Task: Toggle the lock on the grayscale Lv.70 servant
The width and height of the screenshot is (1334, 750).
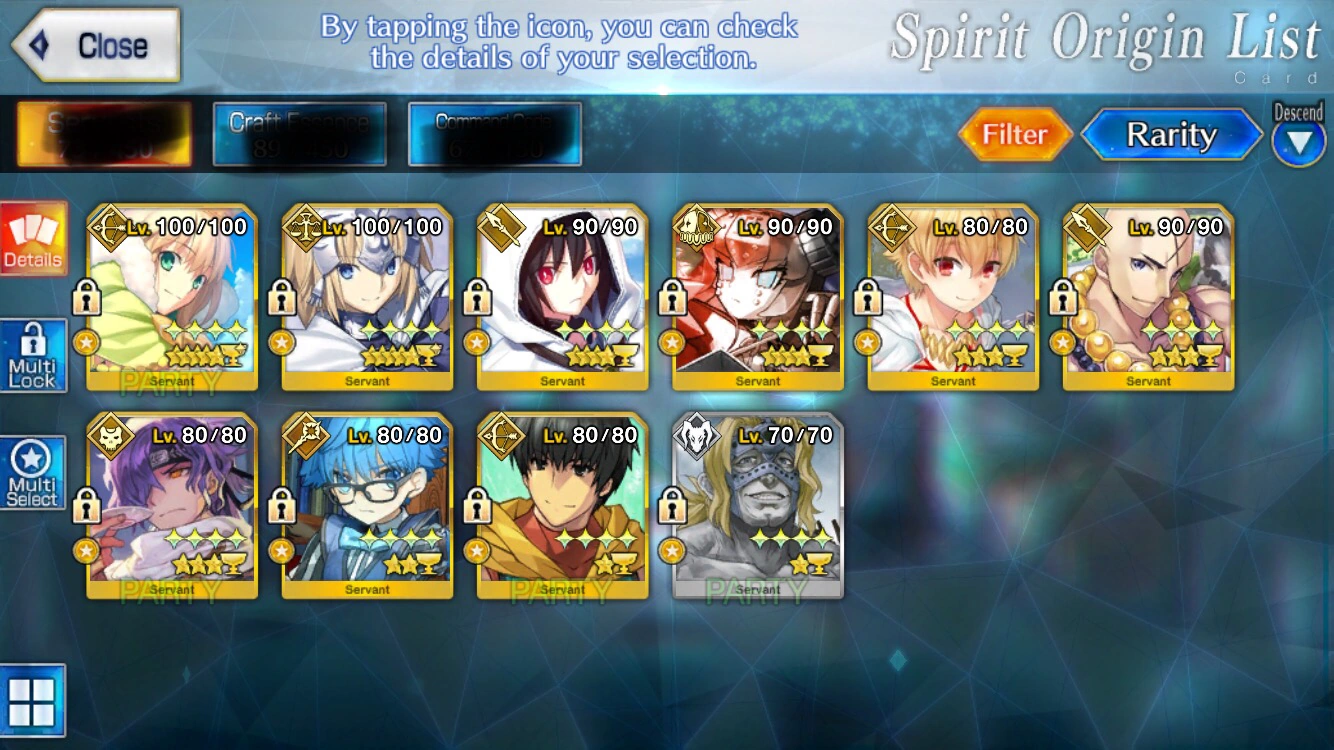Action: pos(675,505)
